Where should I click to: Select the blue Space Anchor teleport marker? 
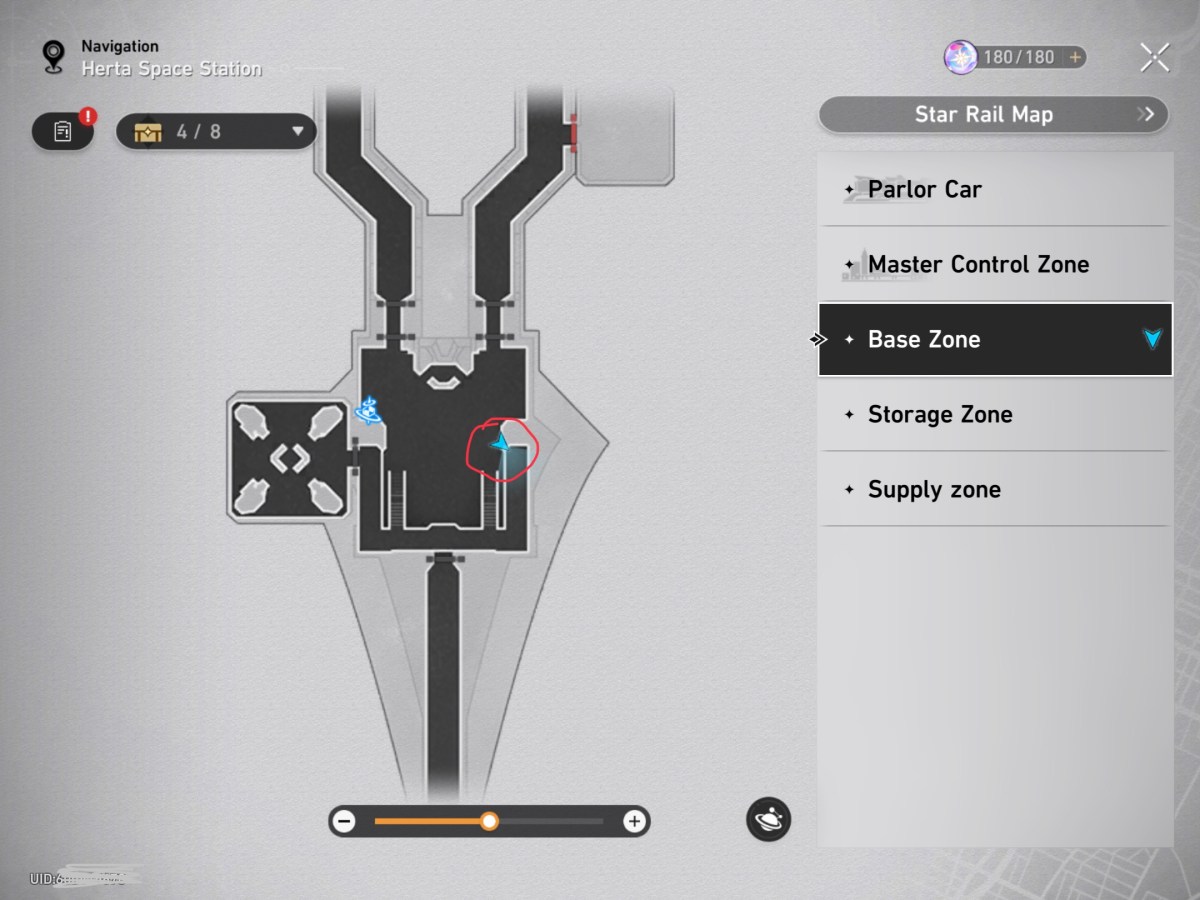[x=370, y=410]
